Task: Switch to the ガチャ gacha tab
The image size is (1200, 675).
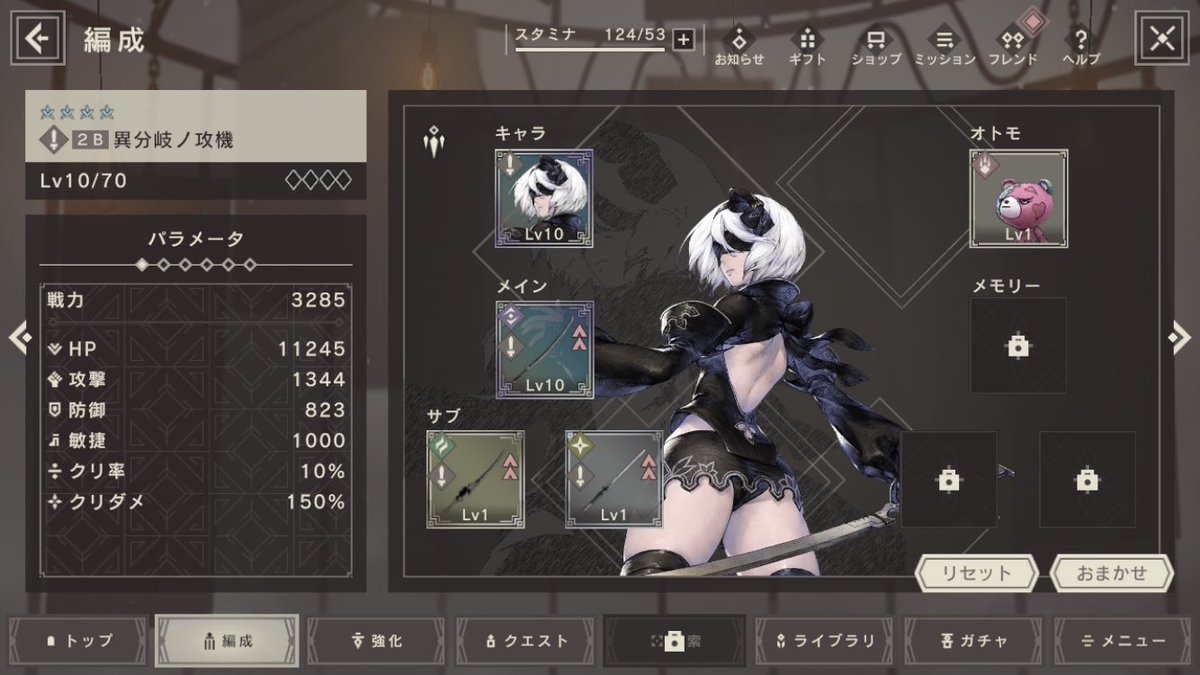Action: click(x=975, y=641)
